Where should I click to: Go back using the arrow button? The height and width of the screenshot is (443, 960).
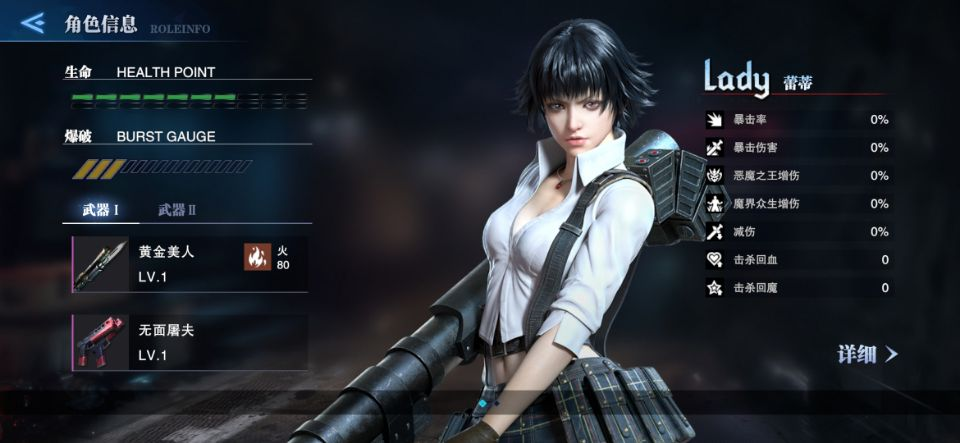[33, 23]
